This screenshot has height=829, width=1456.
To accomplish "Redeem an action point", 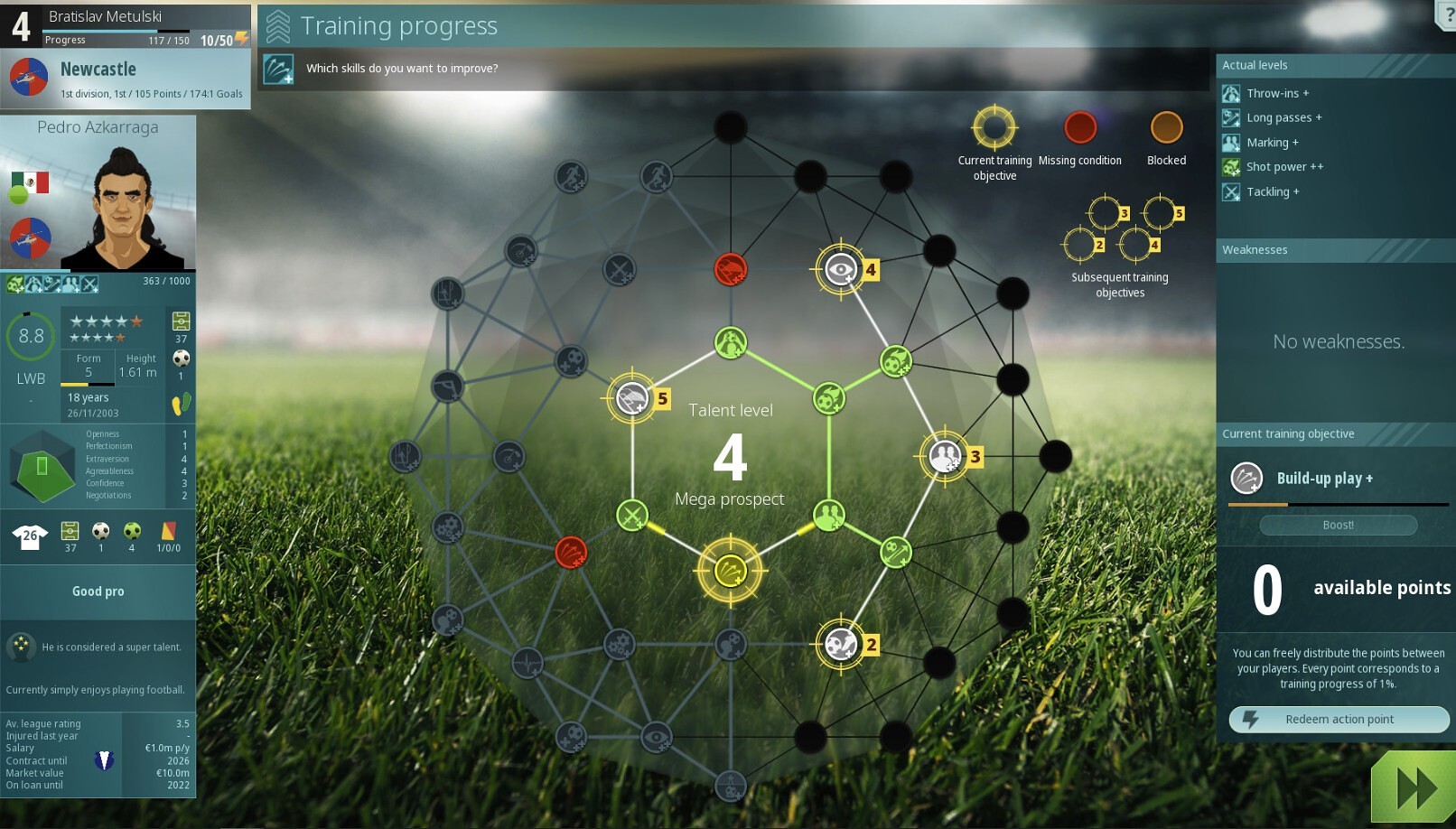I will click(1339, 719).
